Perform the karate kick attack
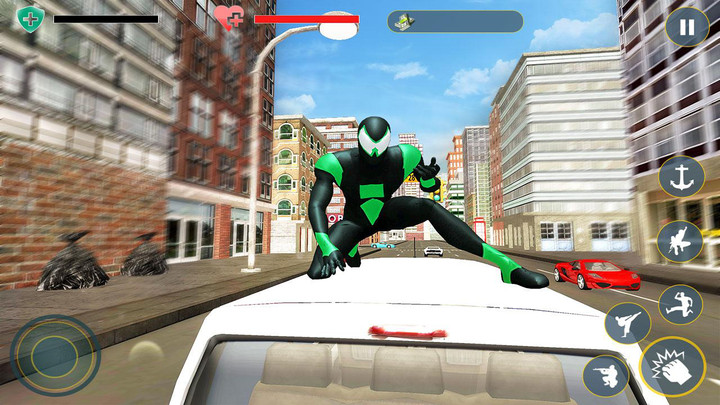This screenshot has height=405, width=720. pos(627,323)
